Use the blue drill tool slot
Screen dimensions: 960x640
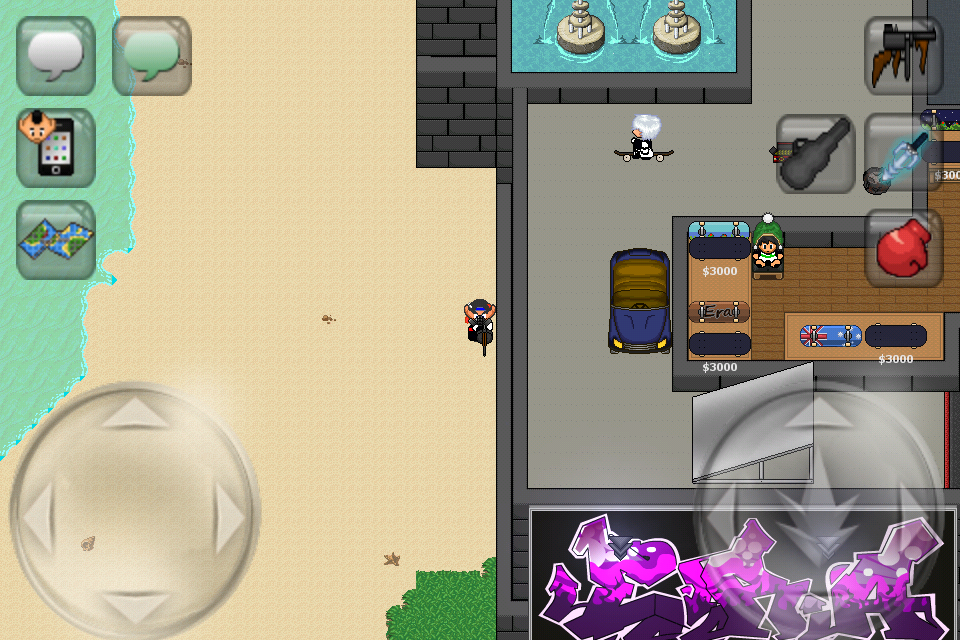pos(902,154)
